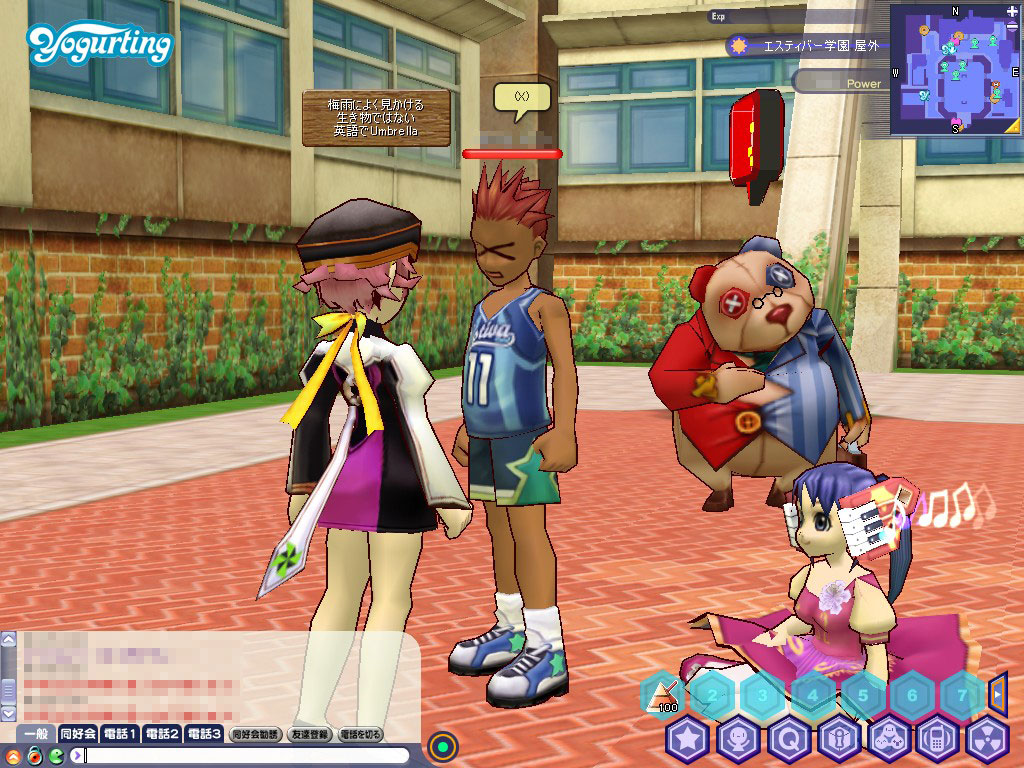1024x768 pixels.
Task: Open the 同好会 chat tab
Action: click(77, 734)
